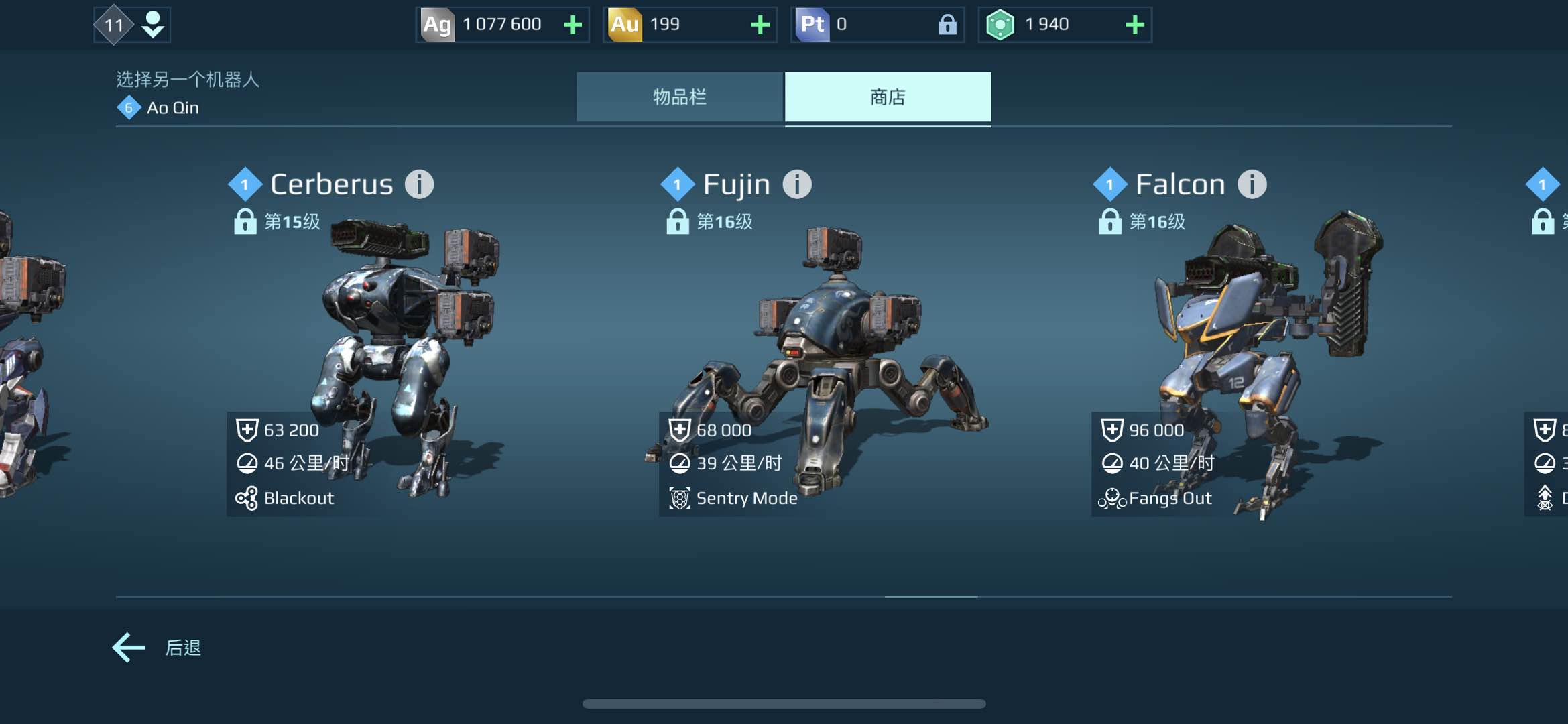Buy more gold (Au) with plus button
Screen dimensions: 1568x724
(x=760, y=25)
